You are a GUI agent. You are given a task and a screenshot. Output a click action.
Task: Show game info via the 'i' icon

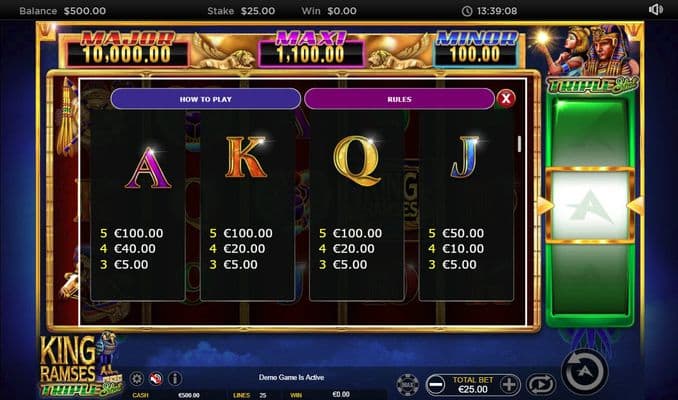[174, 379]
